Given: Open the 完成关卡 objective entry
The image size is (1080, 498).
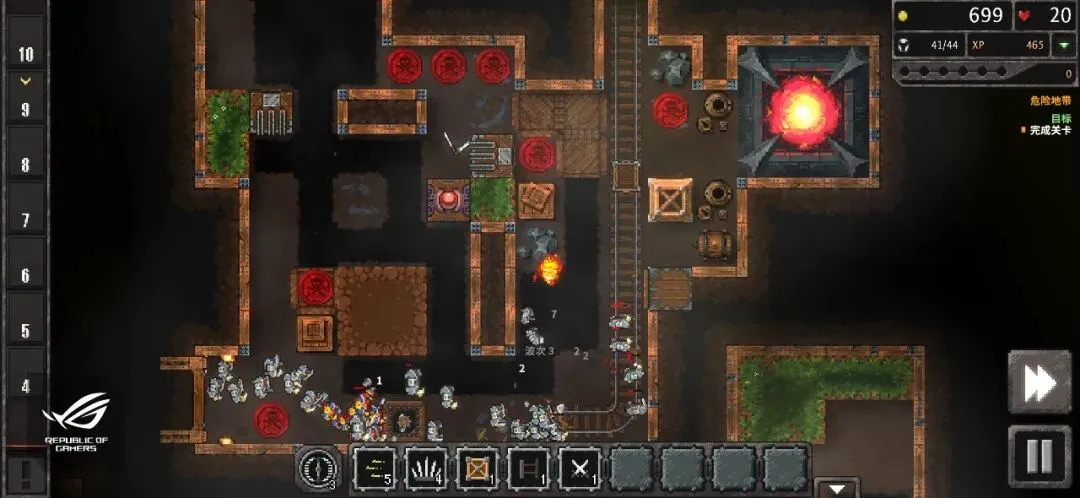Looking at the screenshot, I should point(1046,130).
